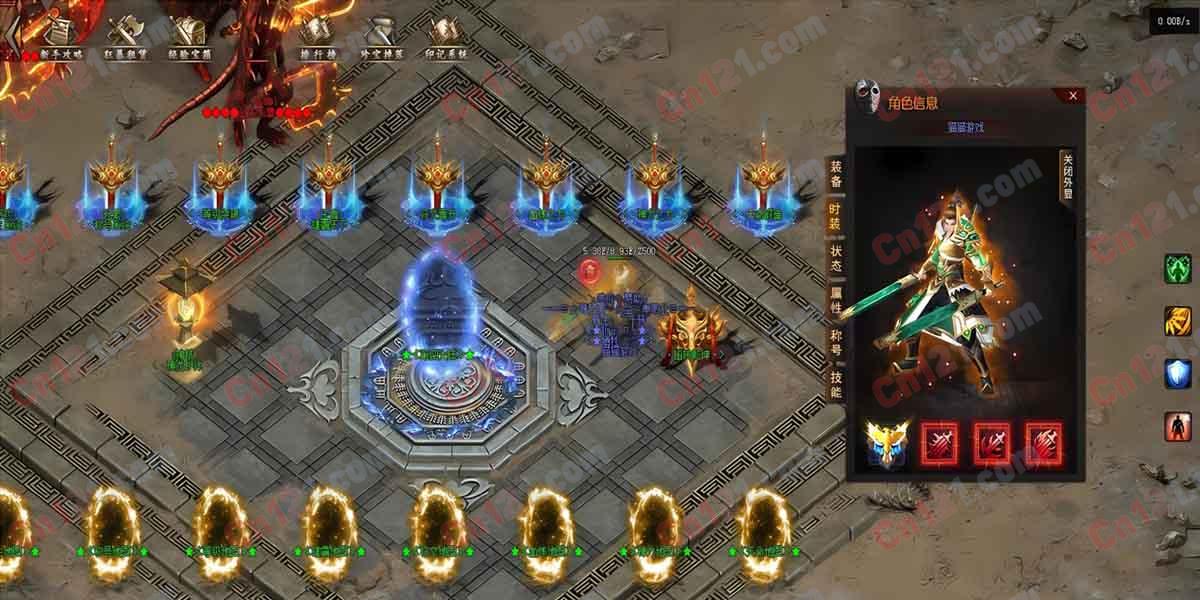Activate the green winged skill icon
Viewport: 1200px width, 600px height.
click(x=1177, y=269)
